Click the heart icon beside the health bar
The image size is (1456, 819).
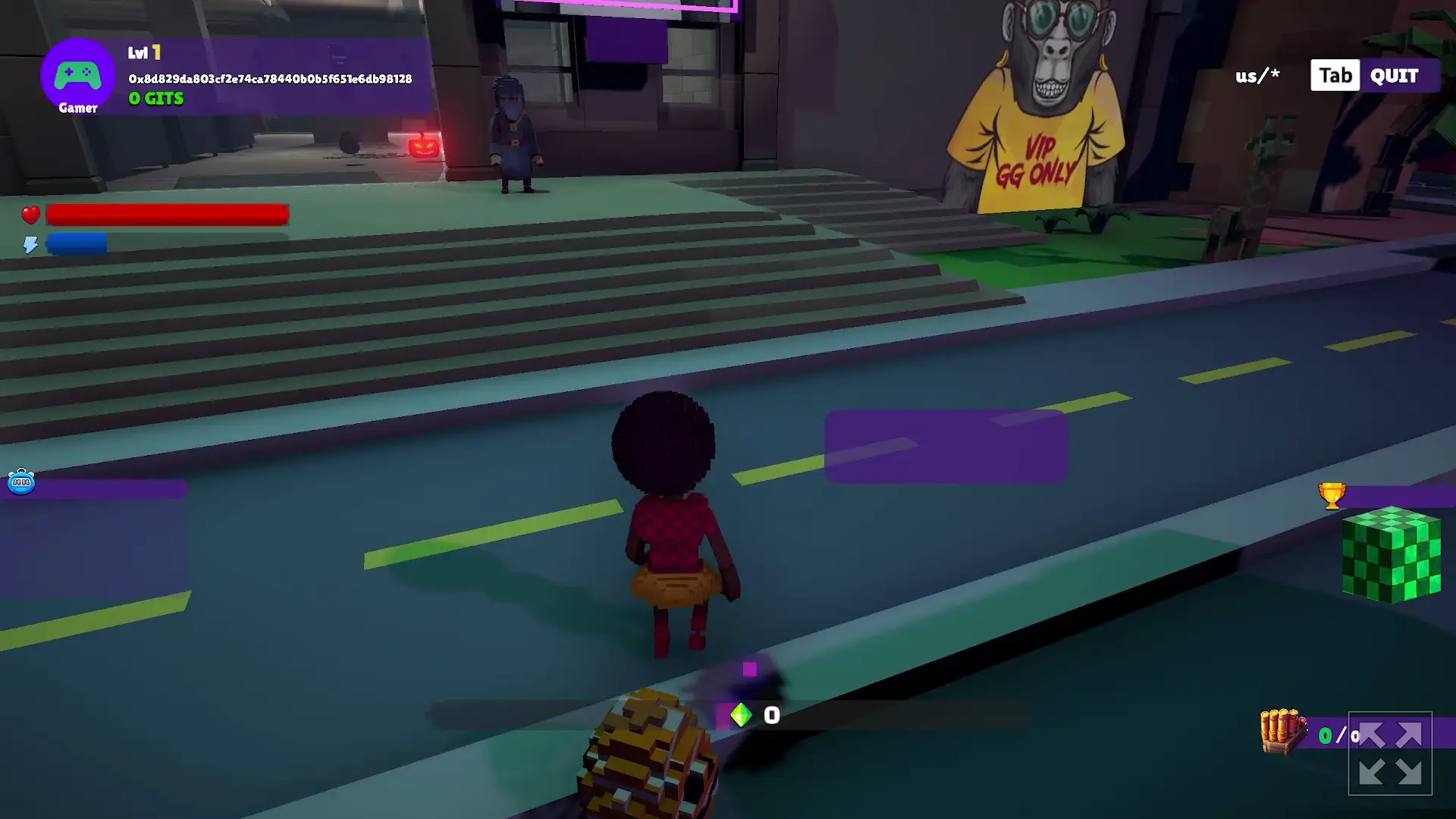click(x=30, y=215)
